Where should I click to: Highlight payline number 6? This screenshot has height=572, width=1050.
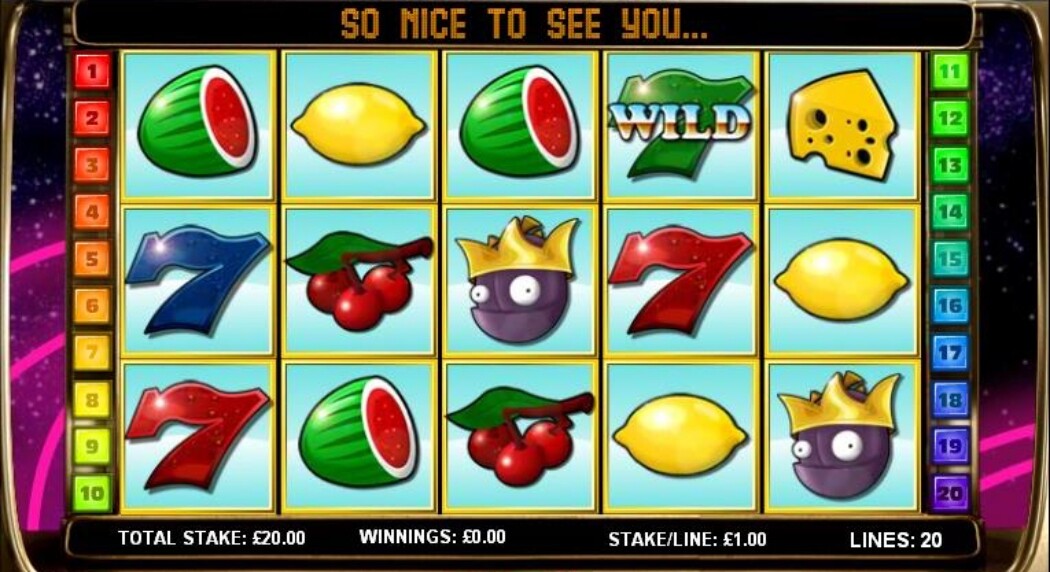tap(91, 306)
